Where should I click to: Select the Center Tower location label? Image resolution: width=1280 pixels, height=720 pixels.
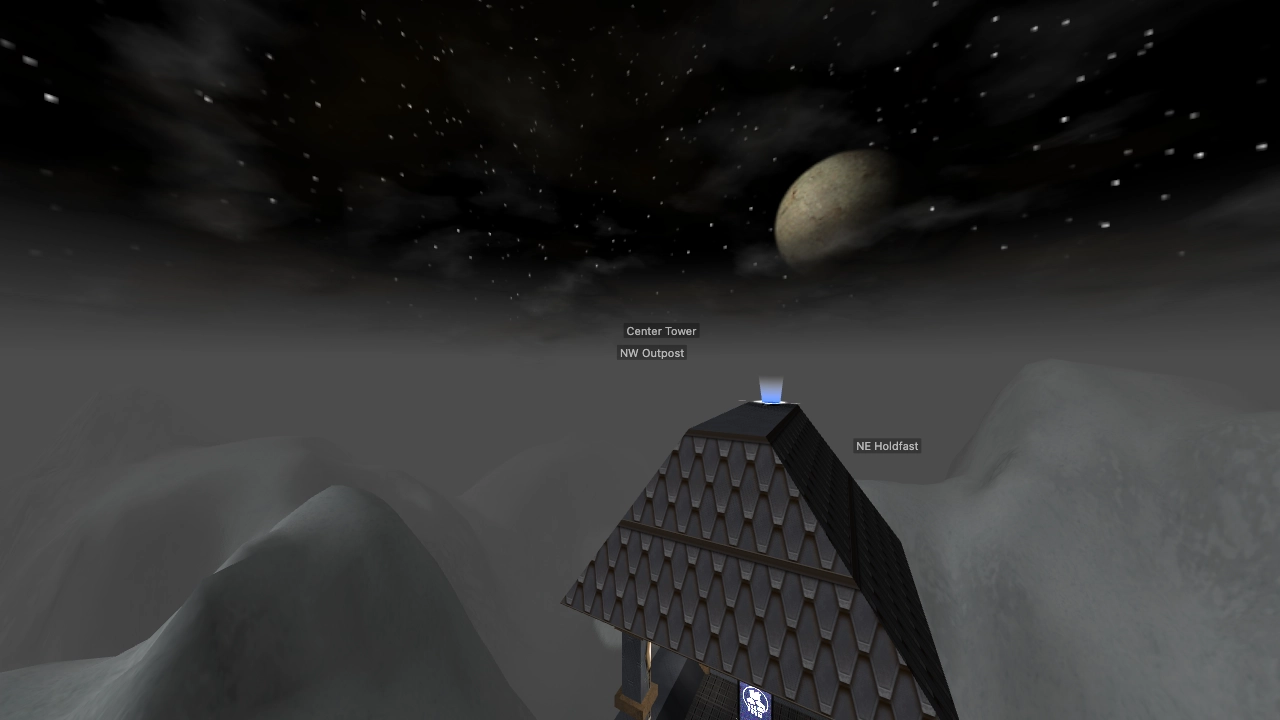(660, 331)
